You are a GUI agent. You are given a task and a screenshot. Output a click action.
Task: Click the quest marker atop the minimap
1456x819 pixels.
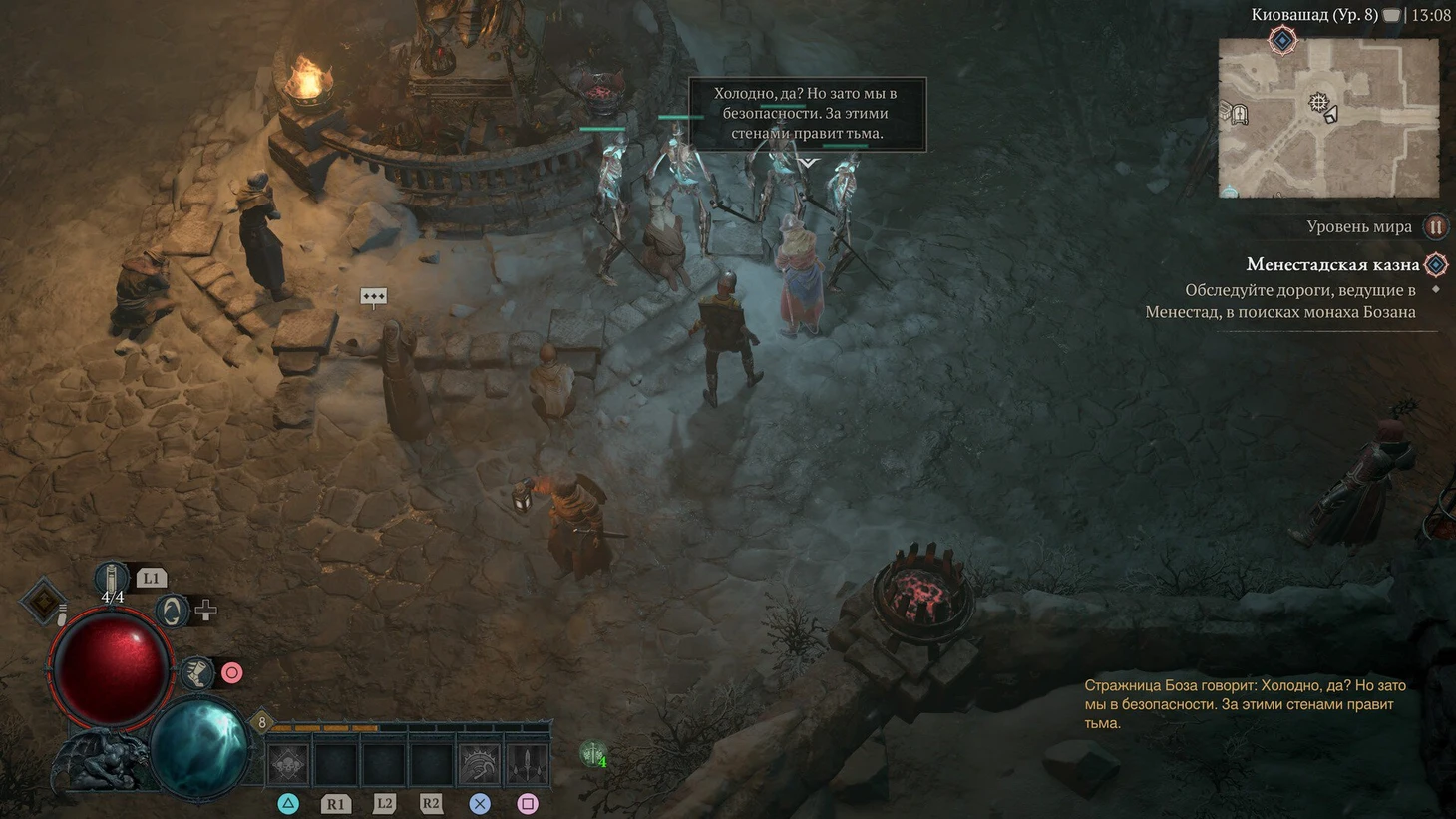1282,41
